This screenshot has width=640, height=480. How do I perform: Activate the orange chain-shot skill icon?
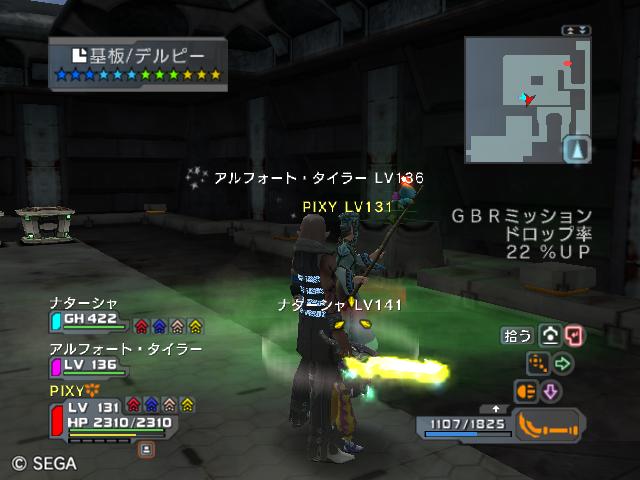click(x=538, y=364)
